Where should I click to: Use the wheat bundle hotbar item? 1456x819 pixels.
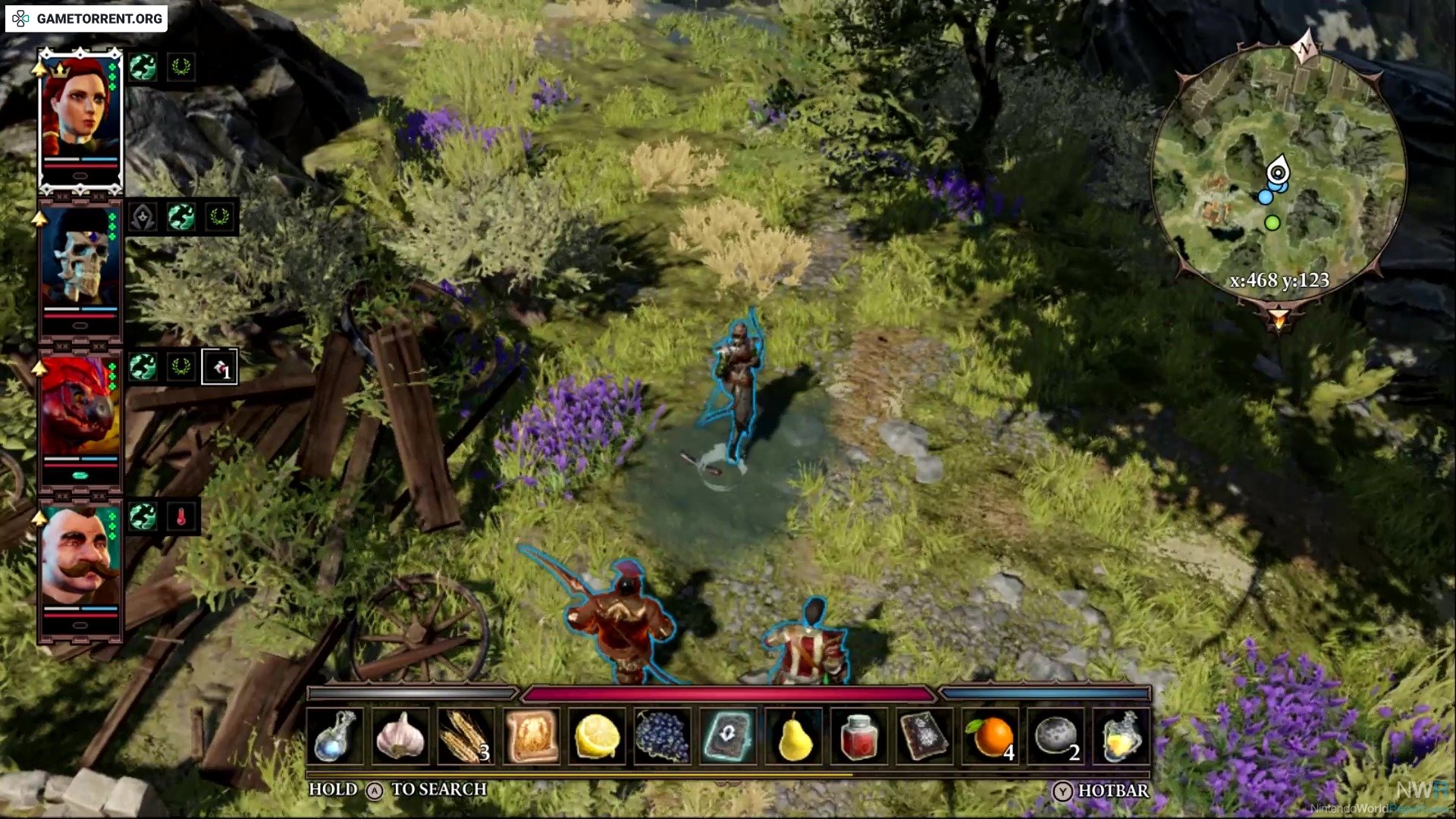click(x=466, y=736)
